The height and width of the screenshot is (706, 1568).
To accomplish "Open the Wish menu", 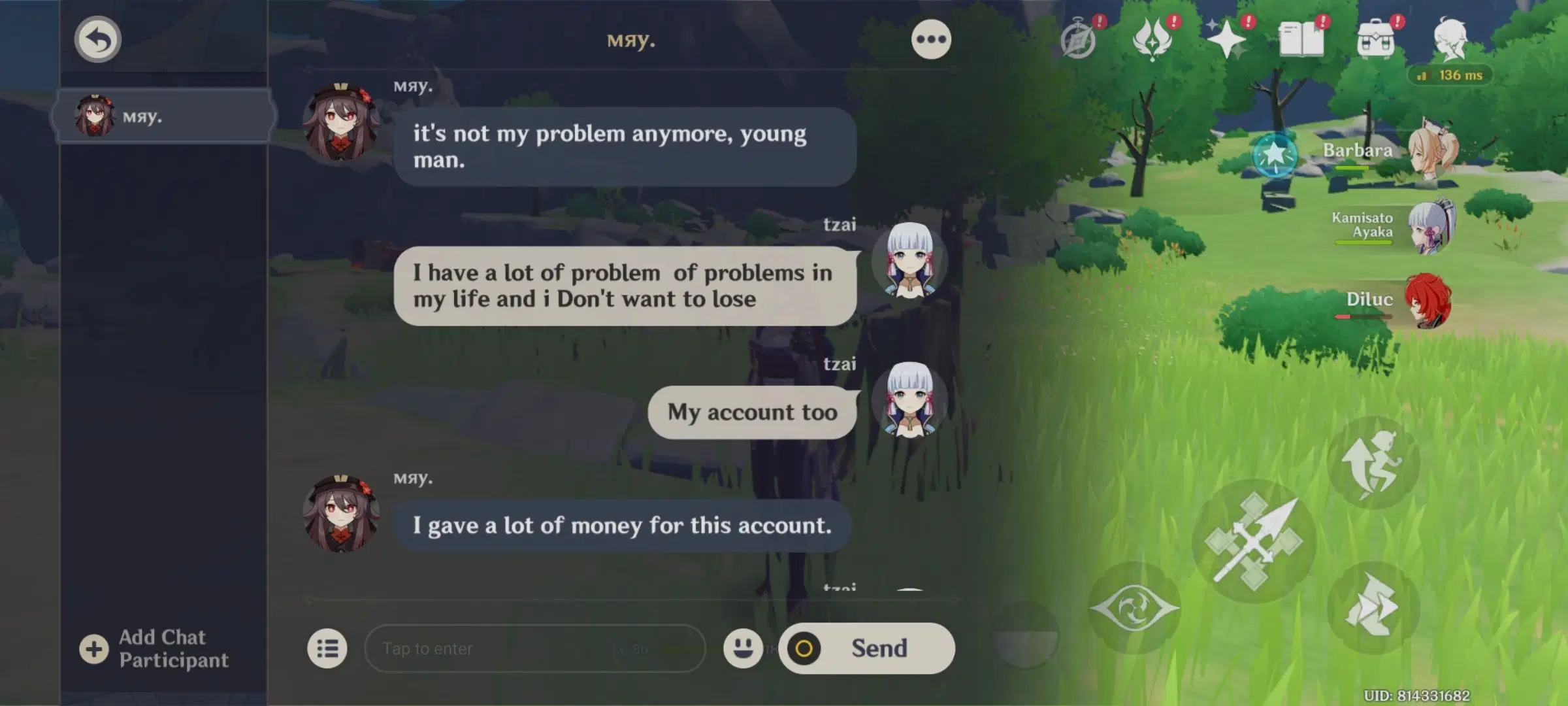I will pyautogui.click(x=1152, y=39).
